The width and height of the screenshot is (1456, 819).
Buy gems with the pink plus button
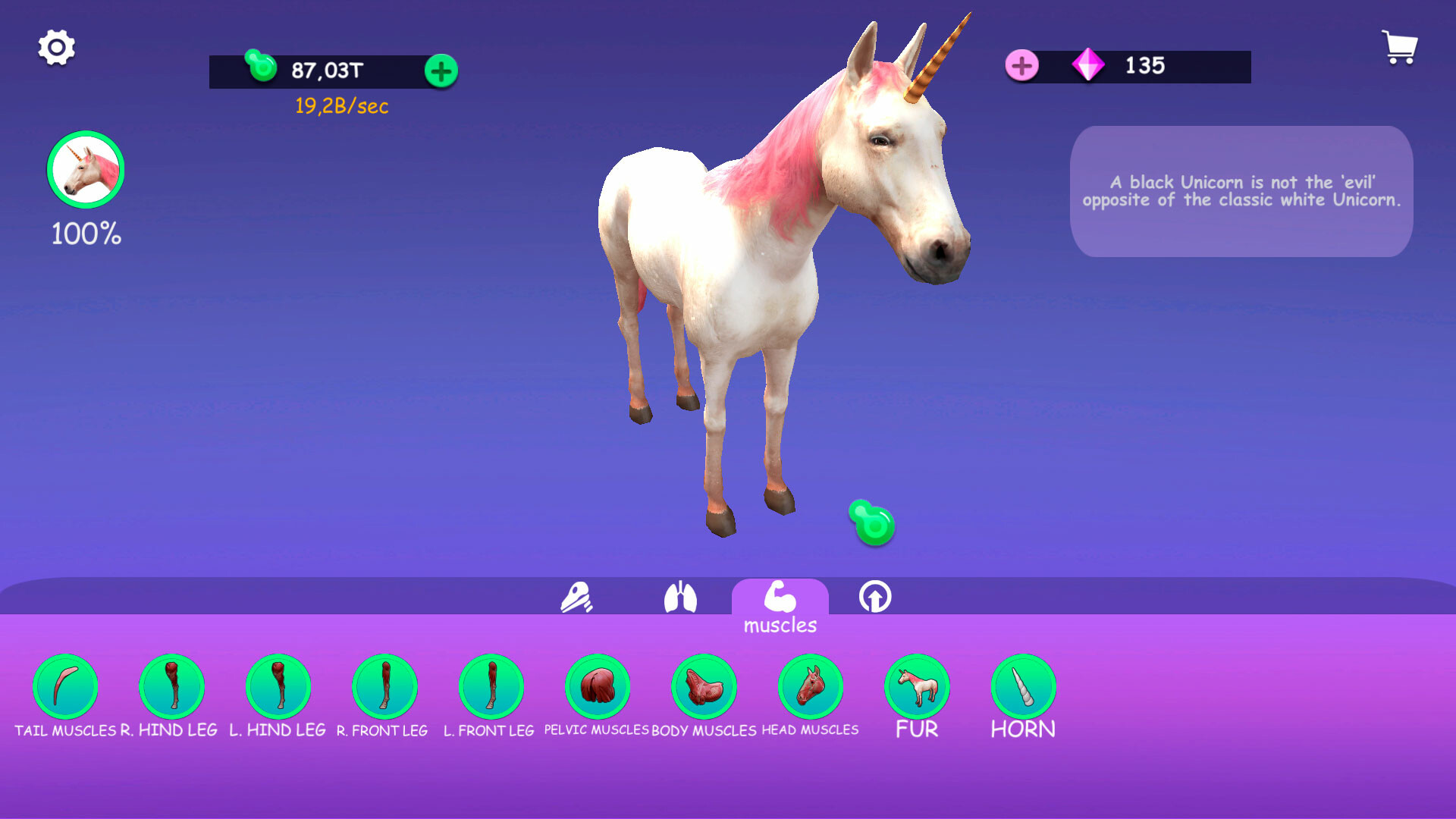point(1022,66)
